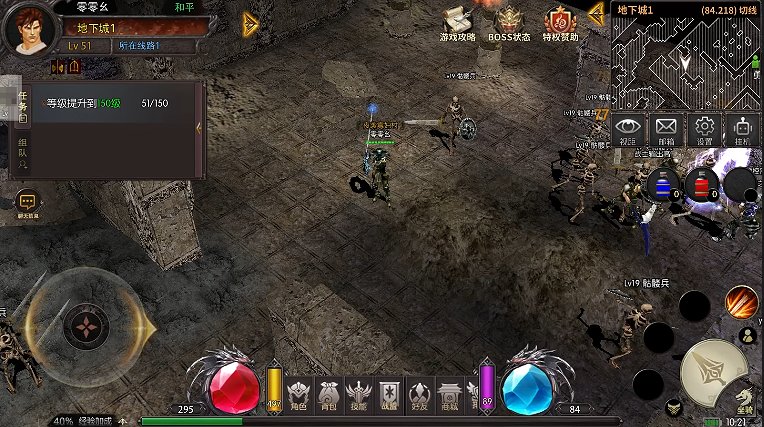This screenshot has height=427, width=764.
Task: Open the 背包 bag inventory
Action: pos(328,394)
